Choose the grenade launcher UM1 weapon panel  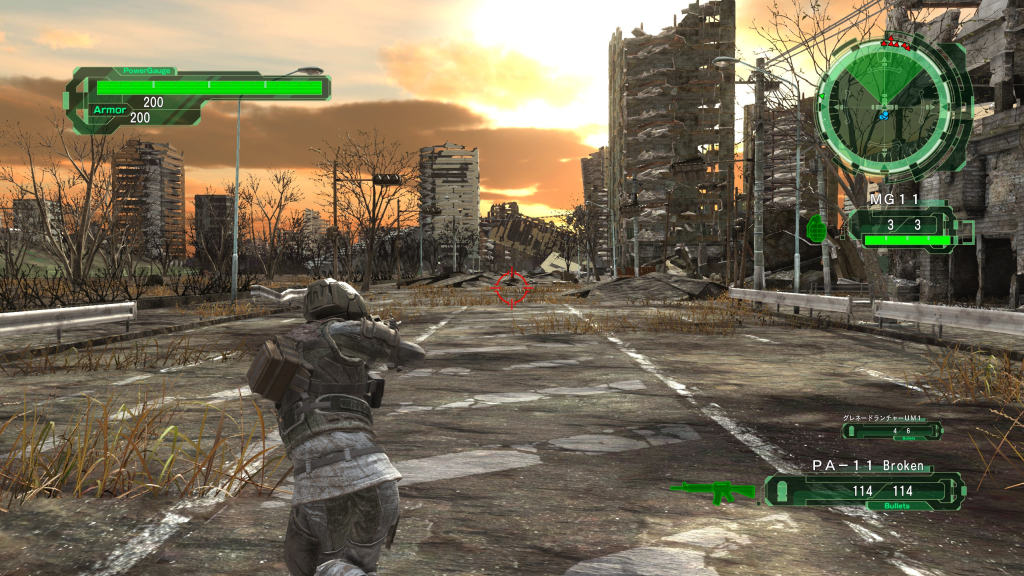[x=891, y=430]
